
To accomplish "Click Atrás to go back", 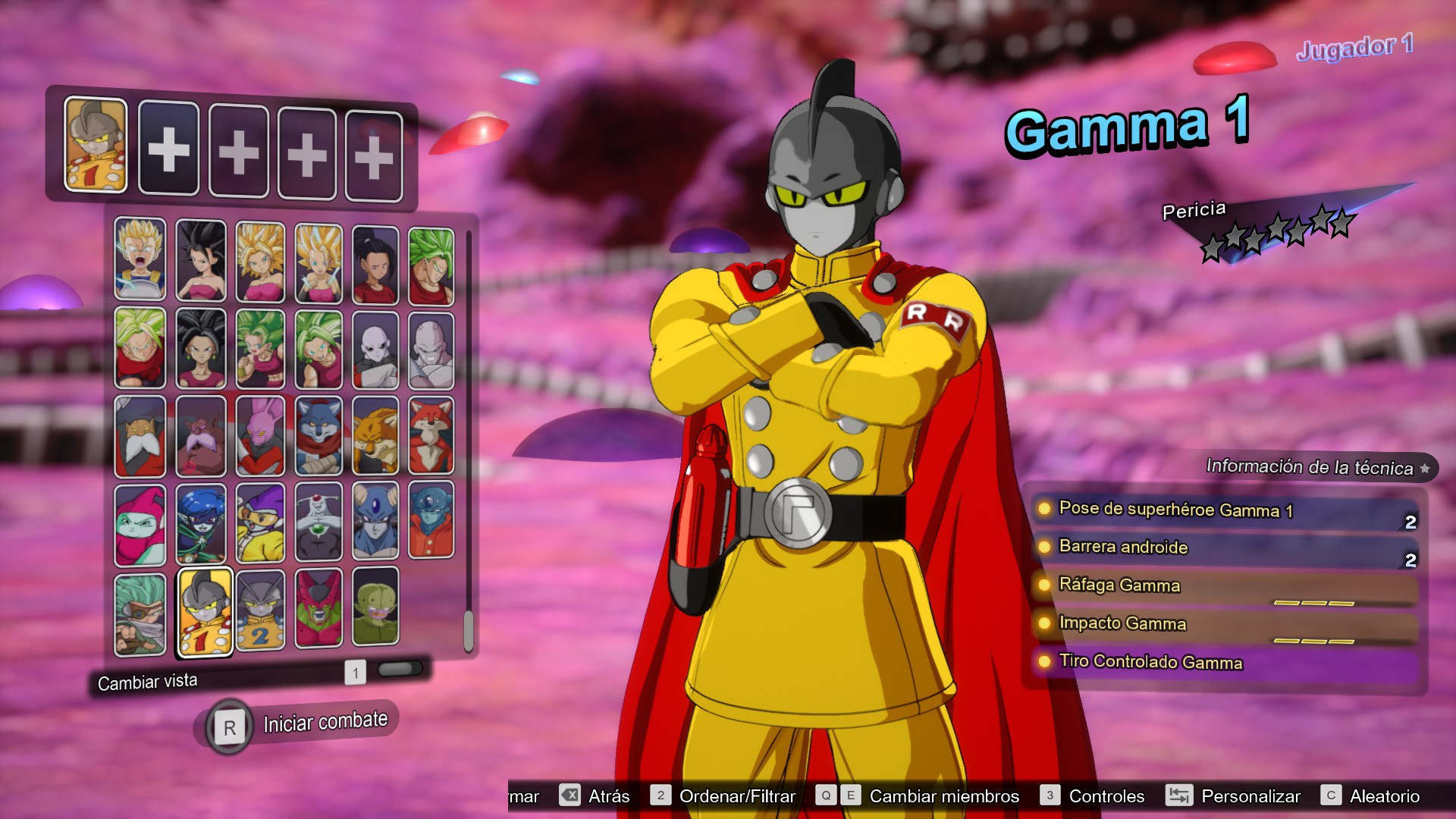I will [x=608, y=796].
